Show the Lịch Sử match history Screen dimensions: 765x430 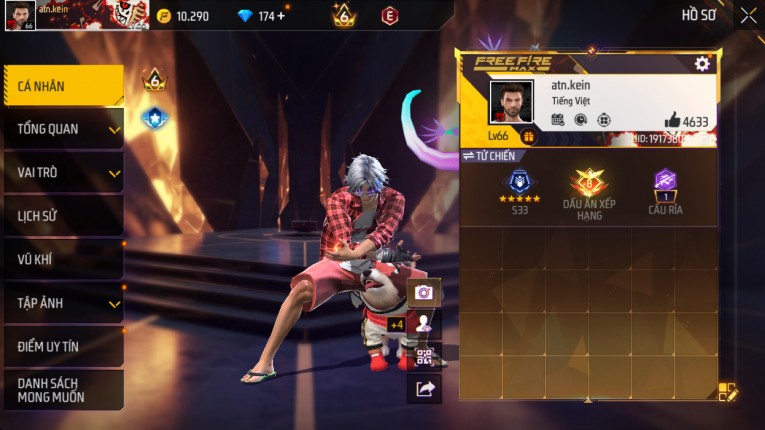click(63, 216)
